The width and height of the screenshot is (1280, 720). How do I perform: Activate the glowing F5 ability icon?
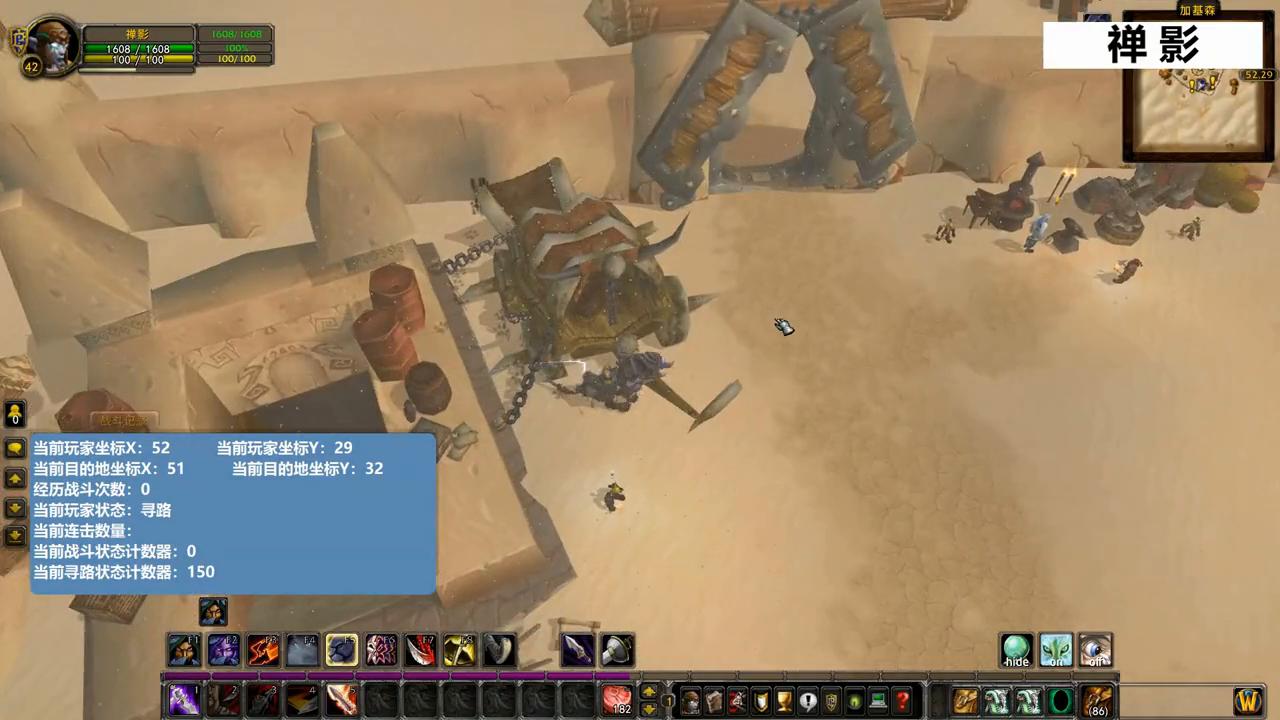(342, 650)
